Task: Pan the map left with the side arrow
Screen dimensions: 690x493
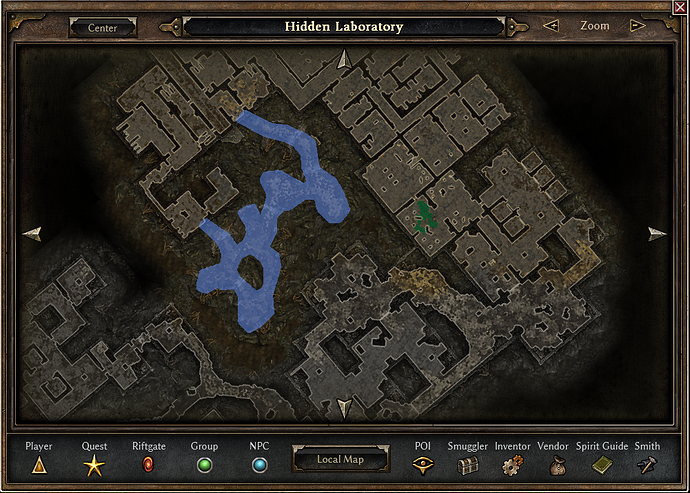Action: point(32,234)
